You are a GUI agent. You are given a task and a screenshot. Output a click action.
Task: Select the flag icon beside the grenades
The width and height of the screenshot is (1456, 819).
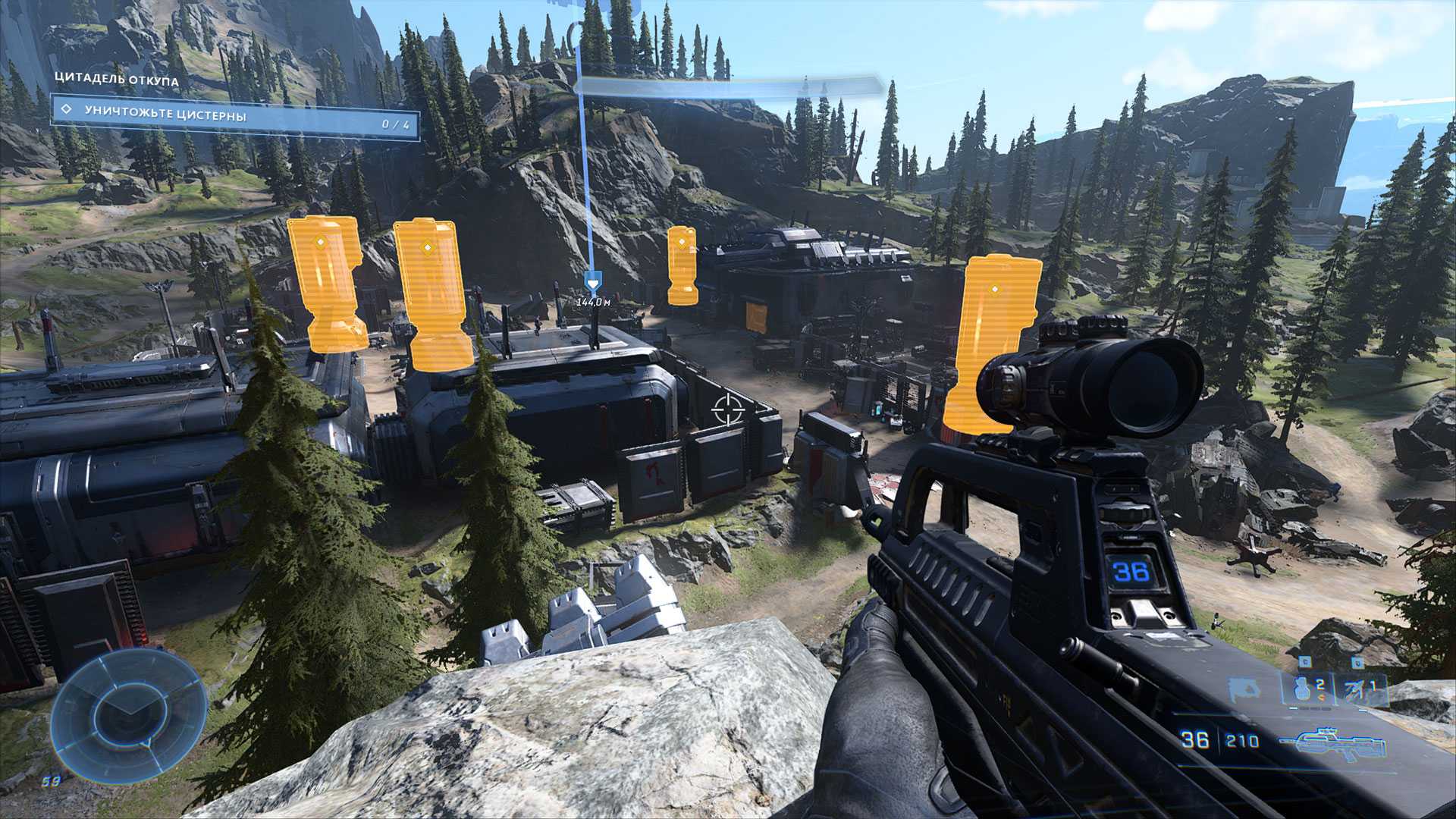[1244, 689]
